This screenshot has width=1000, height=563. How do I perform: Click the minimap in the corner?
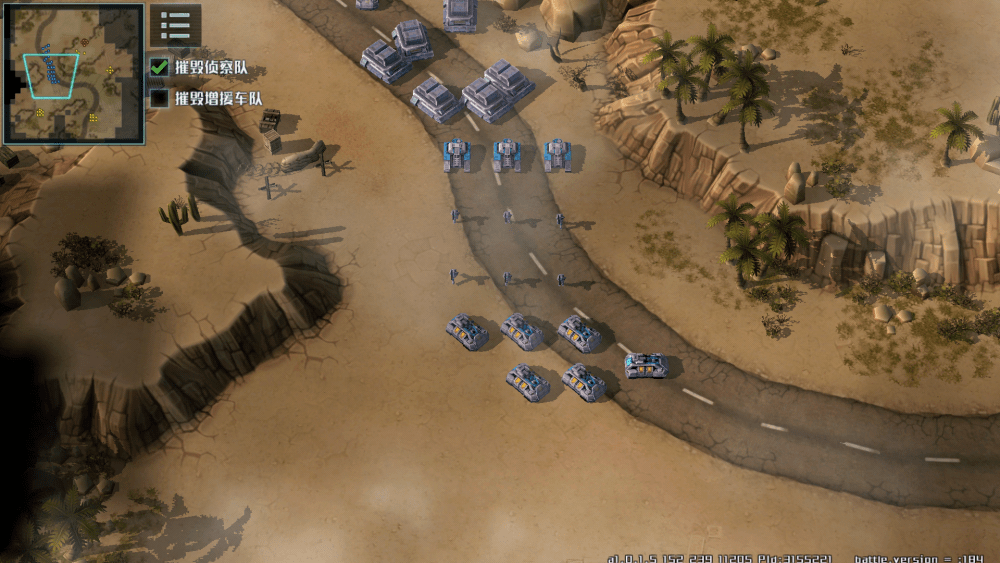(74, 73)
